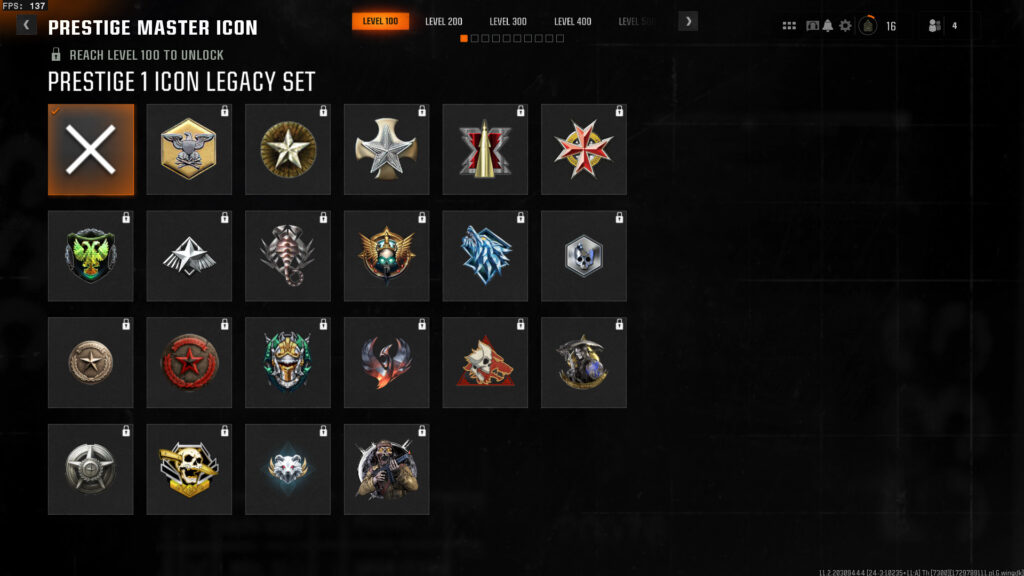The height and width of the screenshot is (576, 1024).
Task: Choose the red and white spiked star icon
Action: [x=584, y=150]
